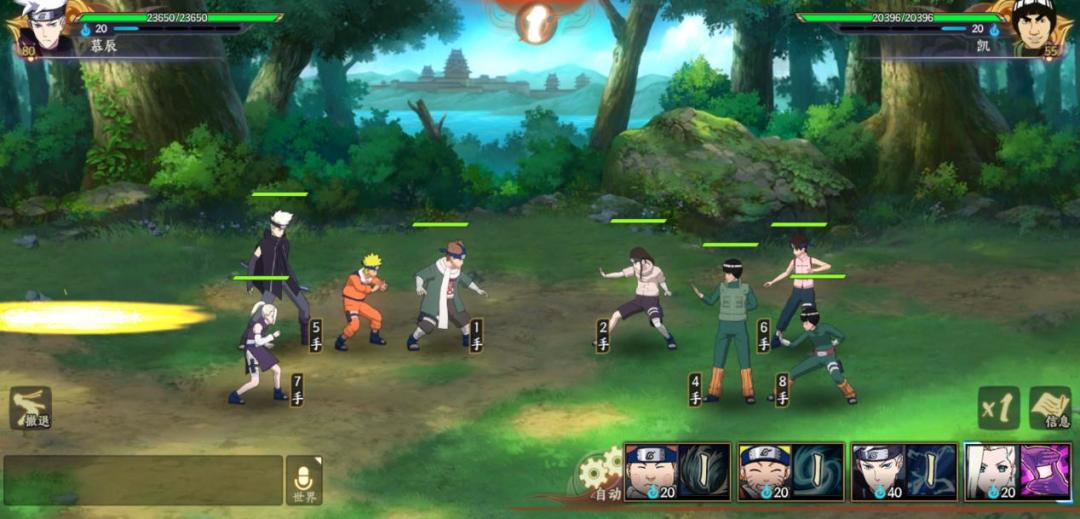Trigger the white-haired girl's purple skill
1080x519 pixels.
(1016, 472)
